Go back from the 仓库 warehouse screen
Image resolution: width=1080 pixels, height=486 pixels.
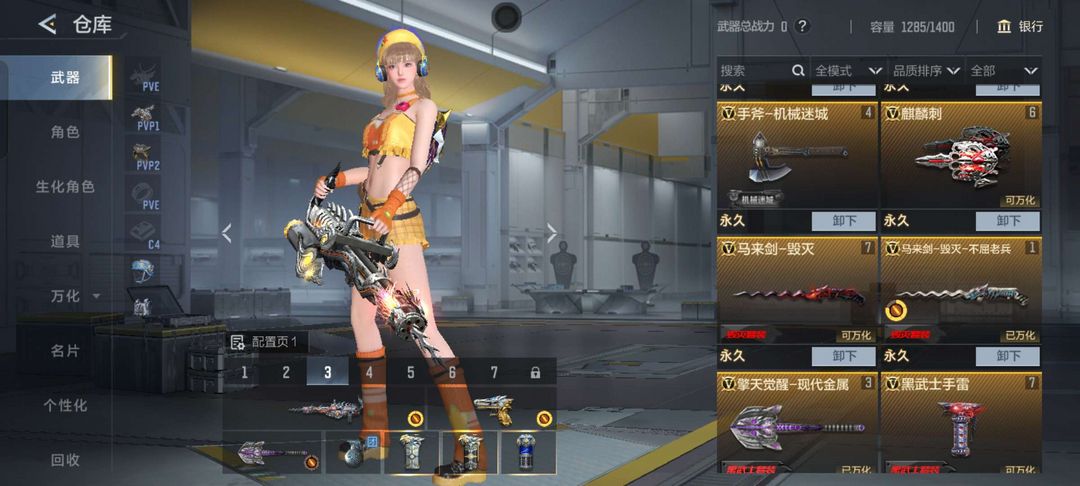pos(47,25)
